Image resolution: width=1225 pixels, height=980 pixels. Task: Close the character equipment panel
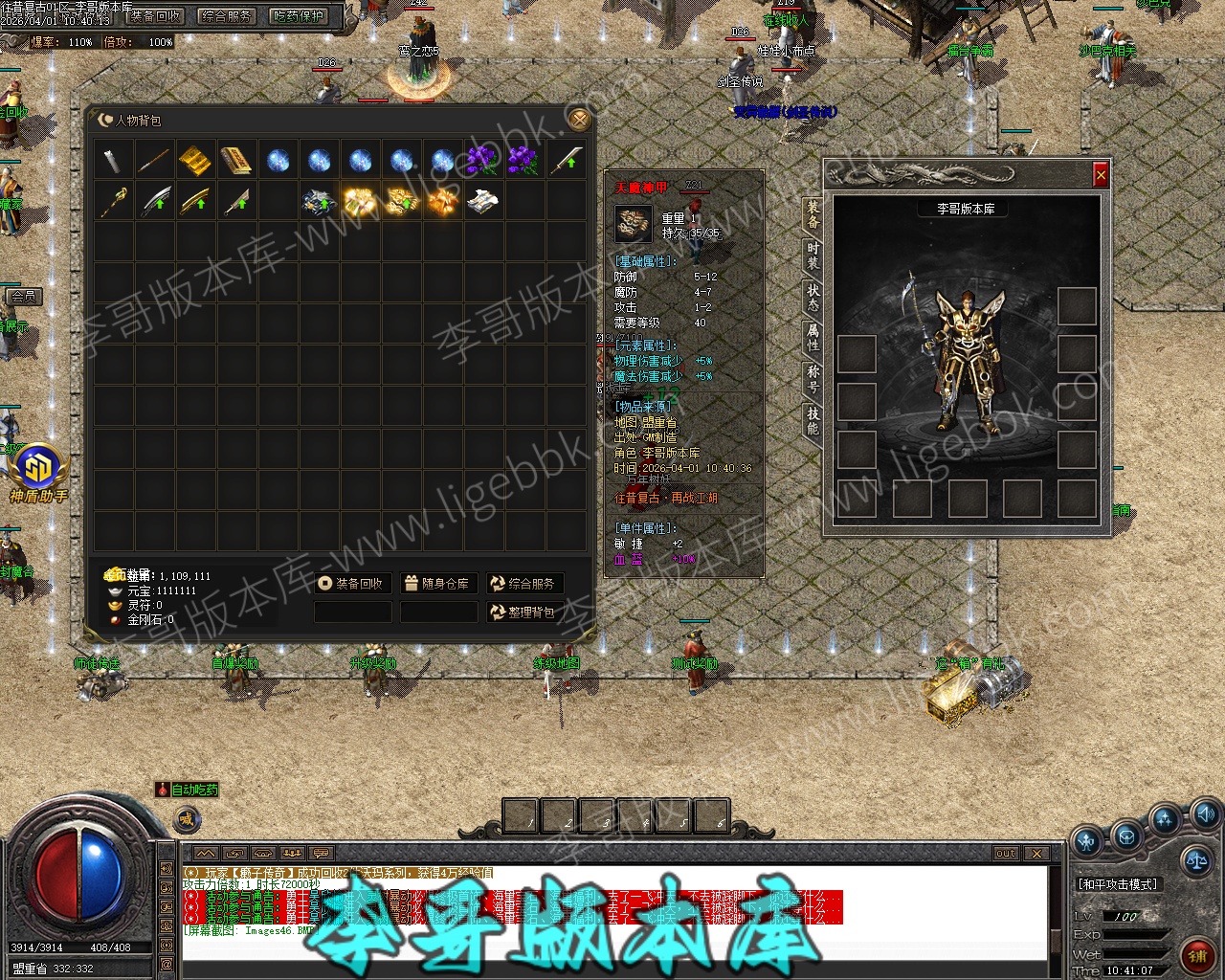point(1101,175)
